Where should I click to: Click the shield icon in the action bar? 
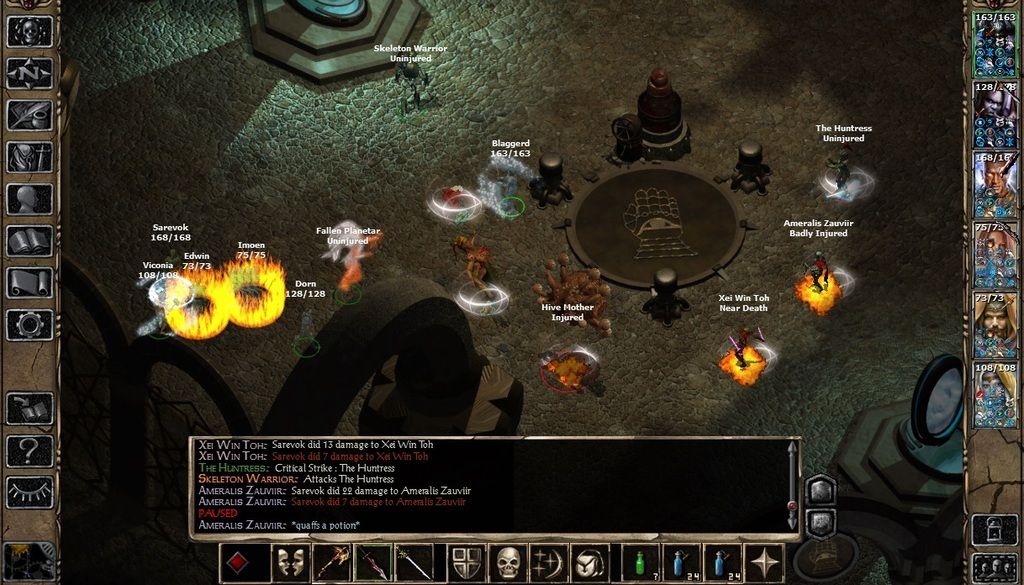point(467,563)
